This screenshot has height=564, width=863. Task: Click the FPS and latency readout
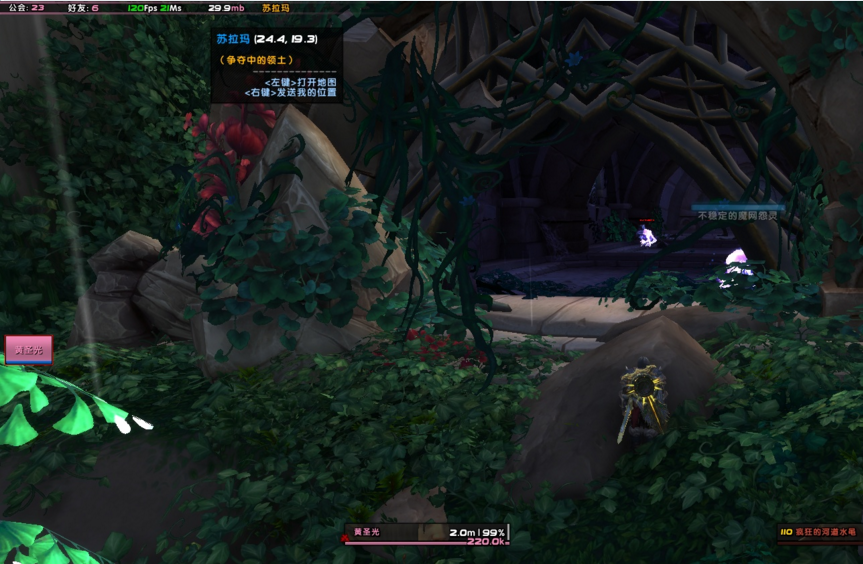click(155, 7)
